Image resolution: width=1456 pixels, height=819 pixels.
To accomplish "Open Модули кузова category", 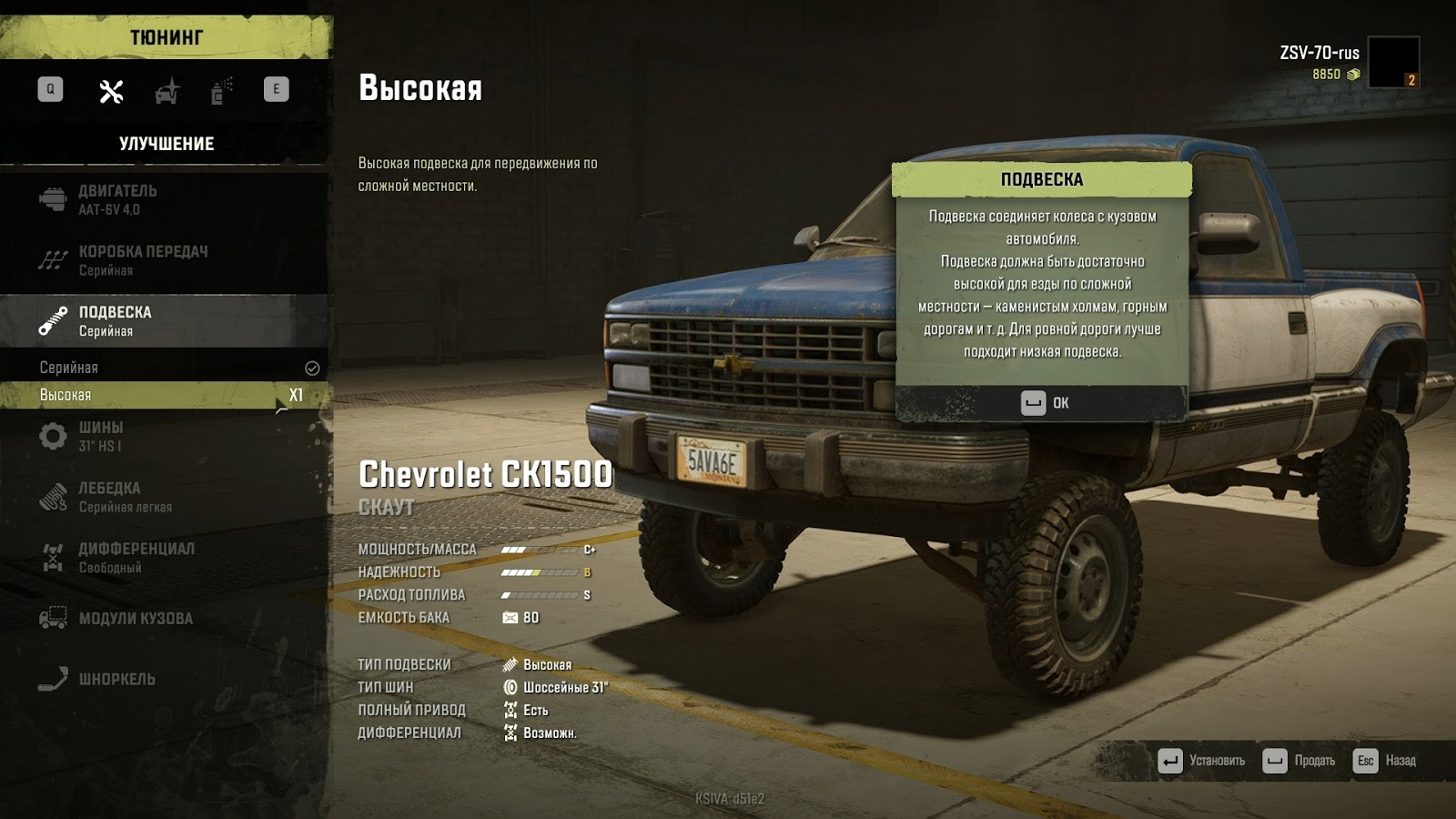I will [164, 619].
